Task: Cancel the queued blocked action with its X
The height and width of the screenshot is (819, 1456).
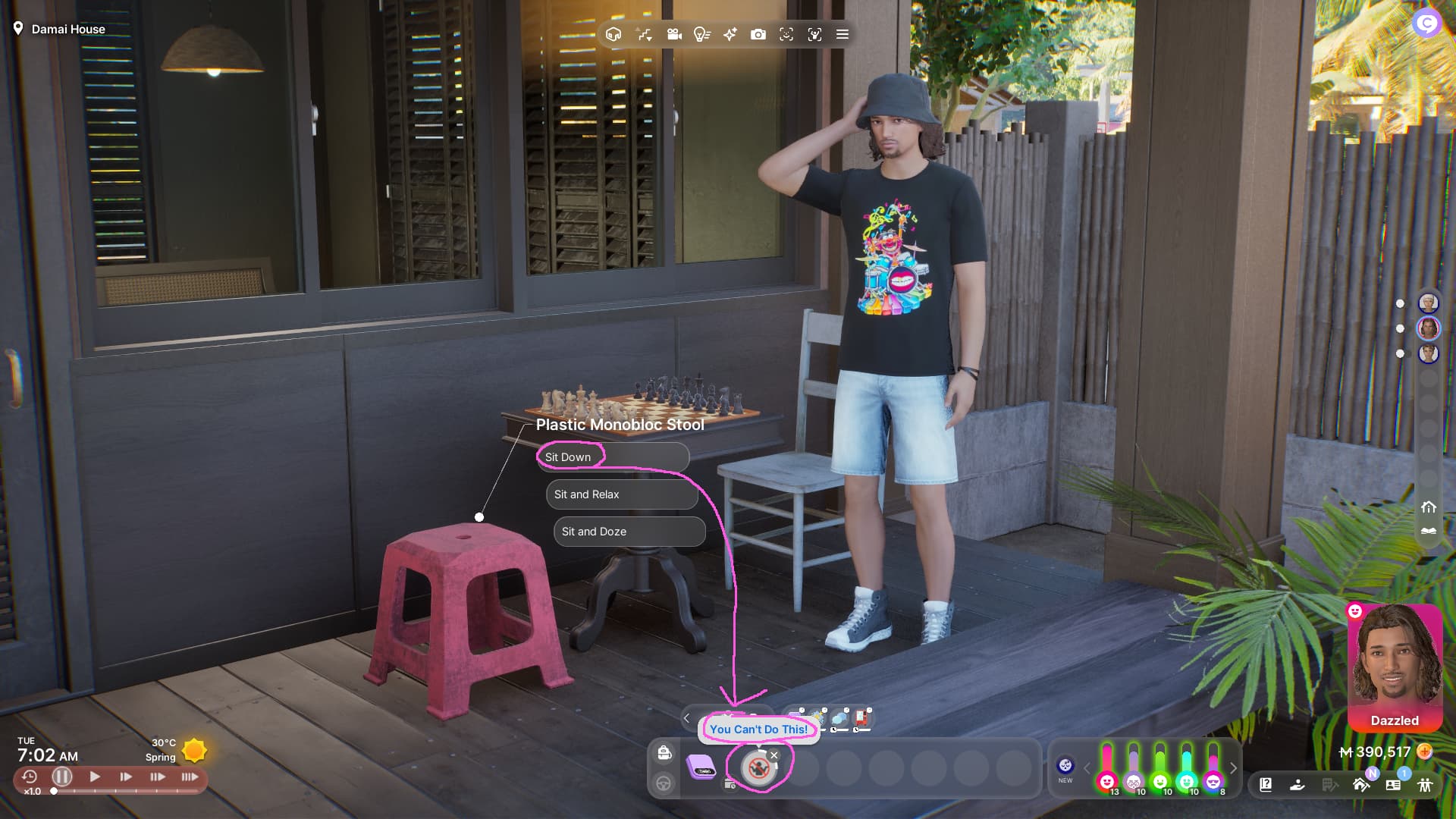Action: (x=774, y=755)
